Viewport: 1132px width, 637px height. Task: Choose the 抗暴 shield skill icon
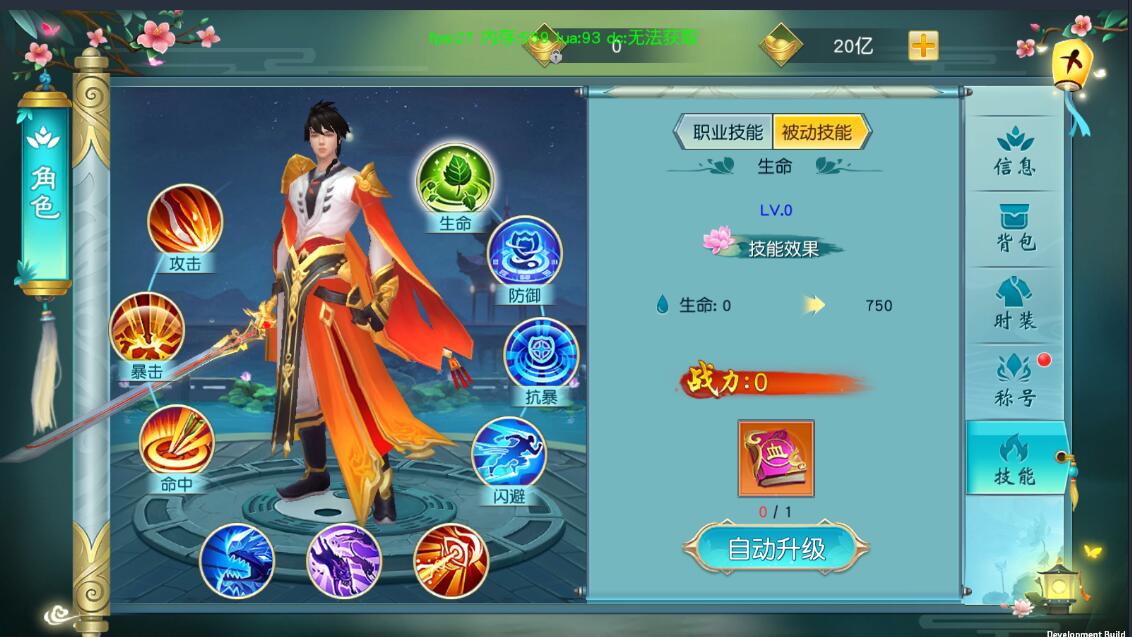[541, 354]
